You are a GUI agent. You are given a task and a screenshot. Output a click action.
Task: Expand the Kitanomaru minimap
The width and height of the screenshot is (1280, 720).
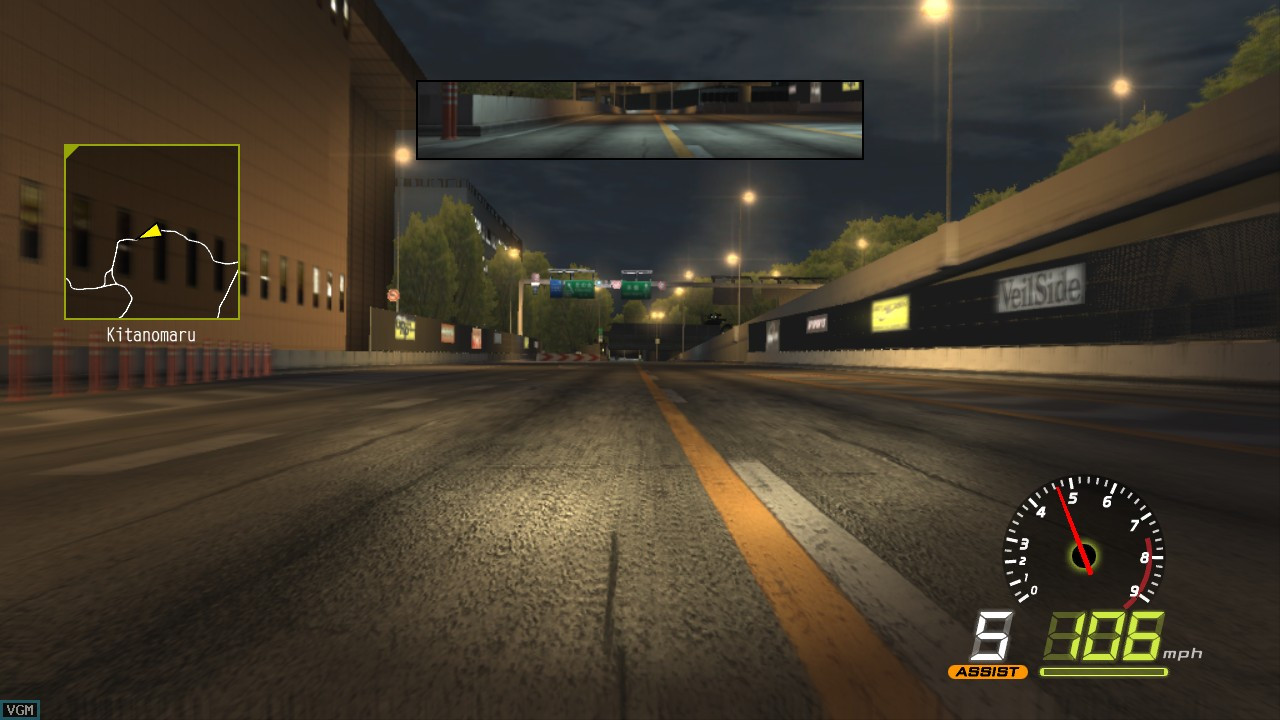(151, 230)
